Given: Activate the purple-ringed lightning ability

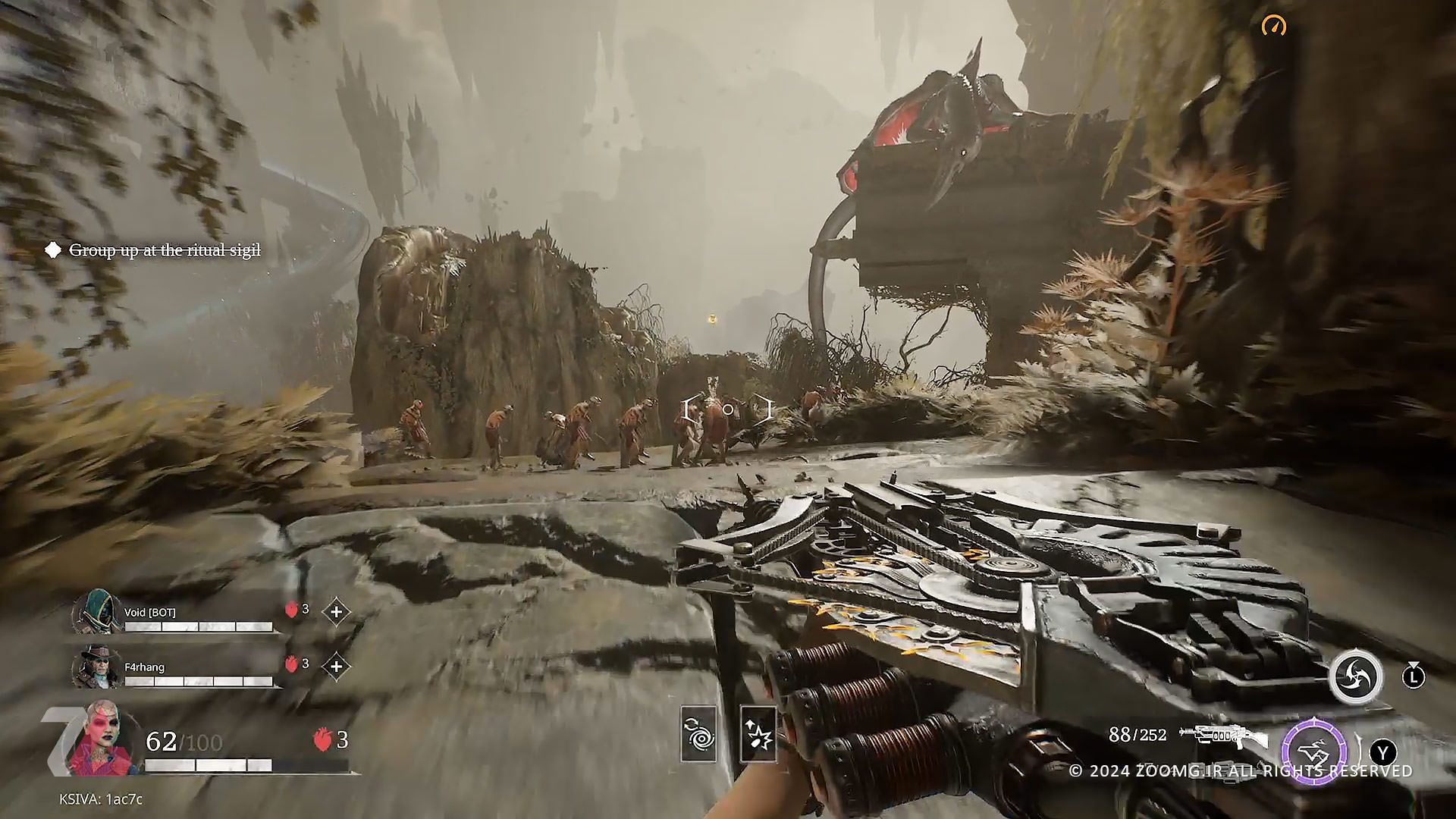Looking at the screenshot, I should tap(1314, 752).
